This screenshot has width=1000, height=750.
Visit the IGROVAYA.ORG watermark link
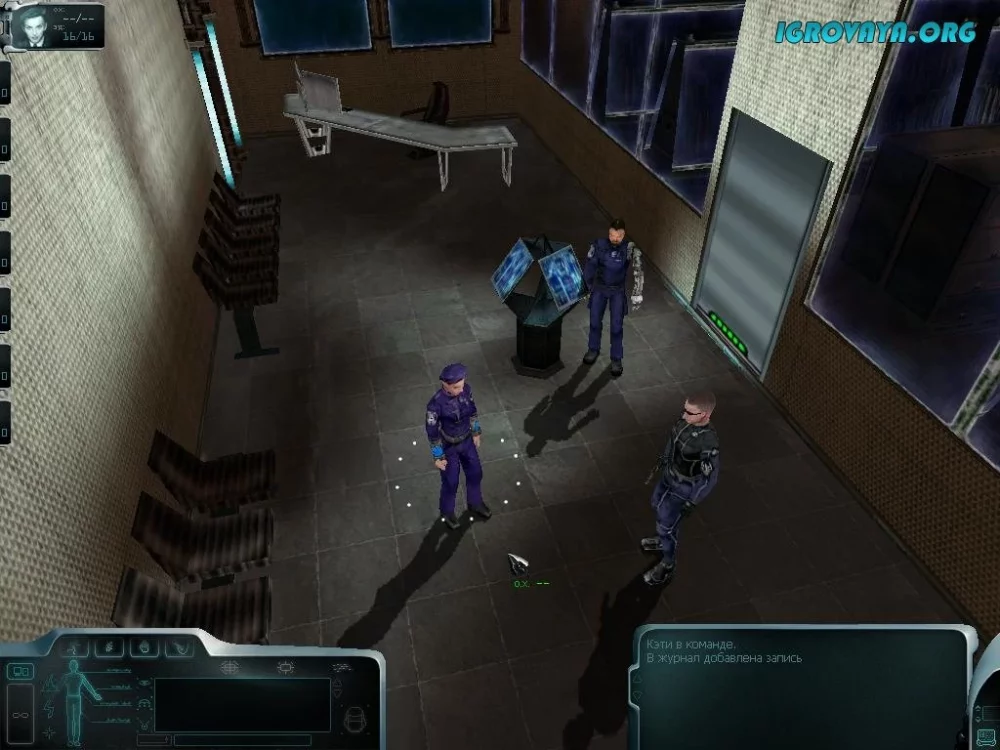[x=875, y=32]
